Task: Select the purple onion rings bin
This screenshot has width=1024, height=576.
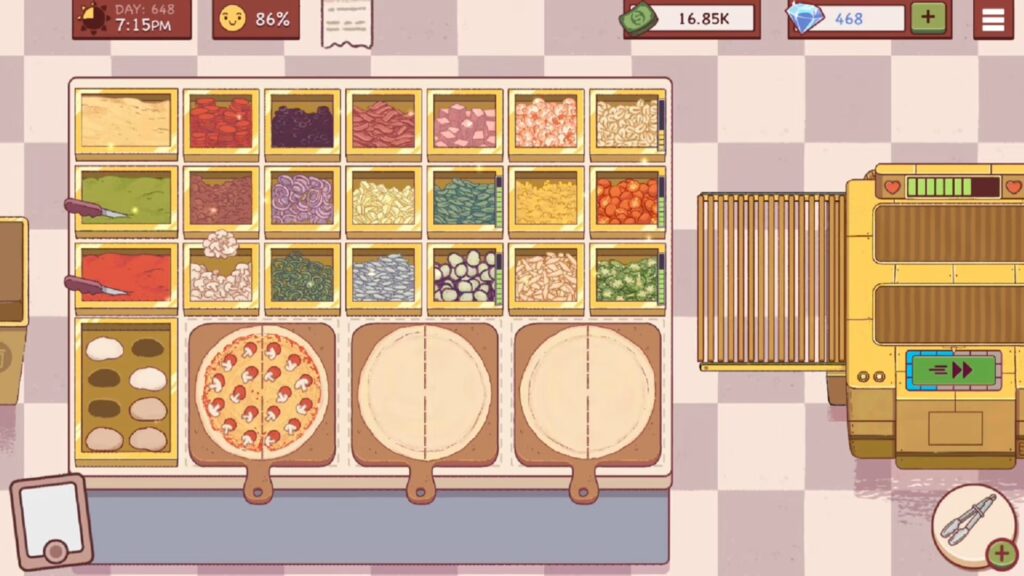Action: coord(302,199)
